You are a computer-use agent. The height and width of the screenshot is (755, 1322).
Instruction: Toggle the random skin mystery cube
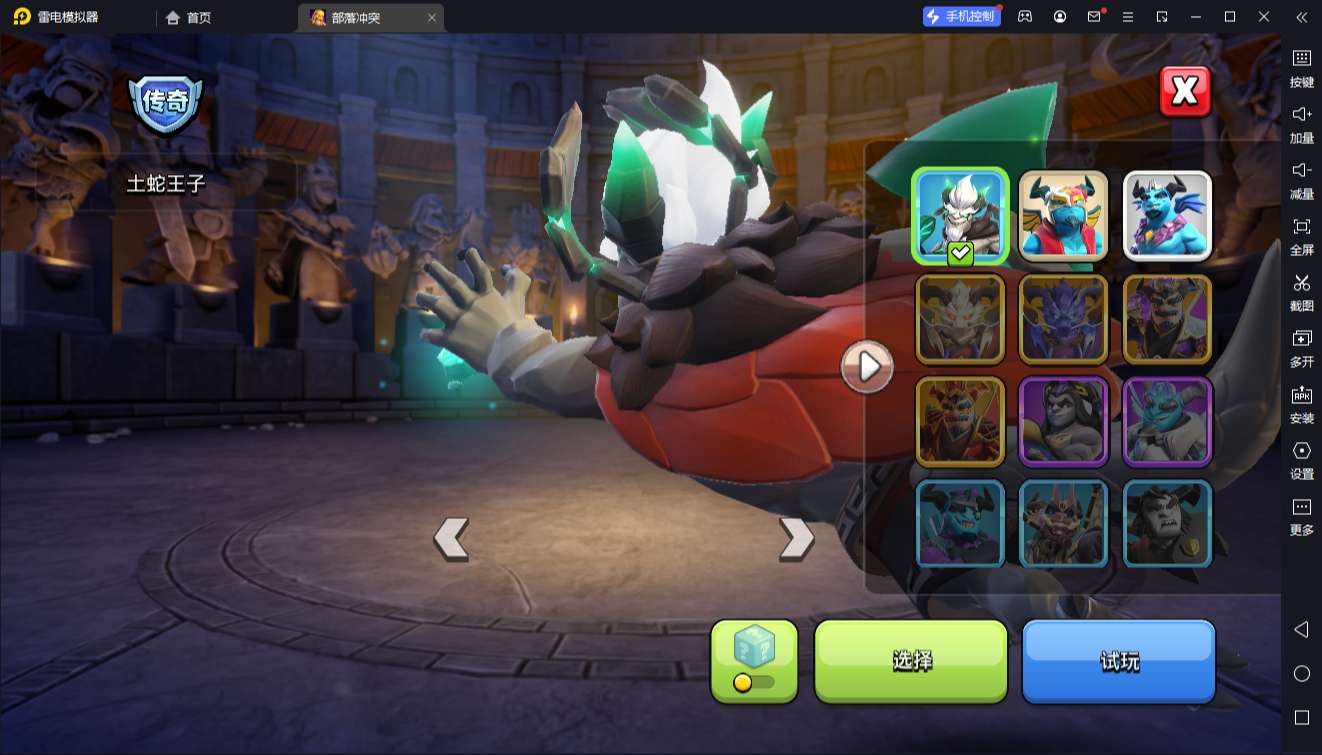(x=754, y=661)
